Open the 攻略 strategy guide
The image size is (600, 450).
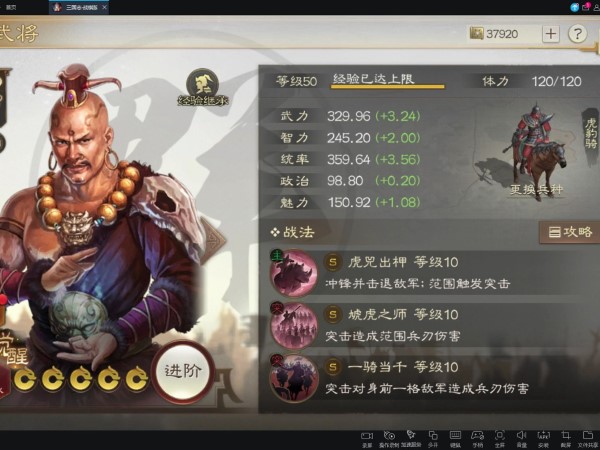[x=568, y=232]
